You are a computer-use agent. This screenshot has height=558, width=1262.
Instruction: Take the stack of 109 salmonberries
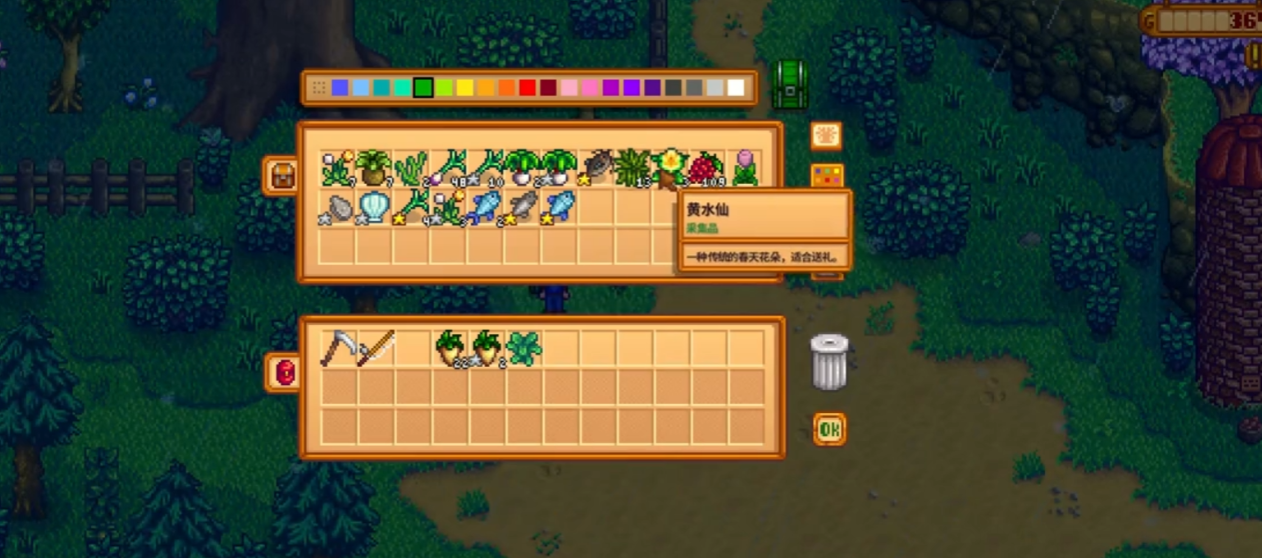(707, 168)
